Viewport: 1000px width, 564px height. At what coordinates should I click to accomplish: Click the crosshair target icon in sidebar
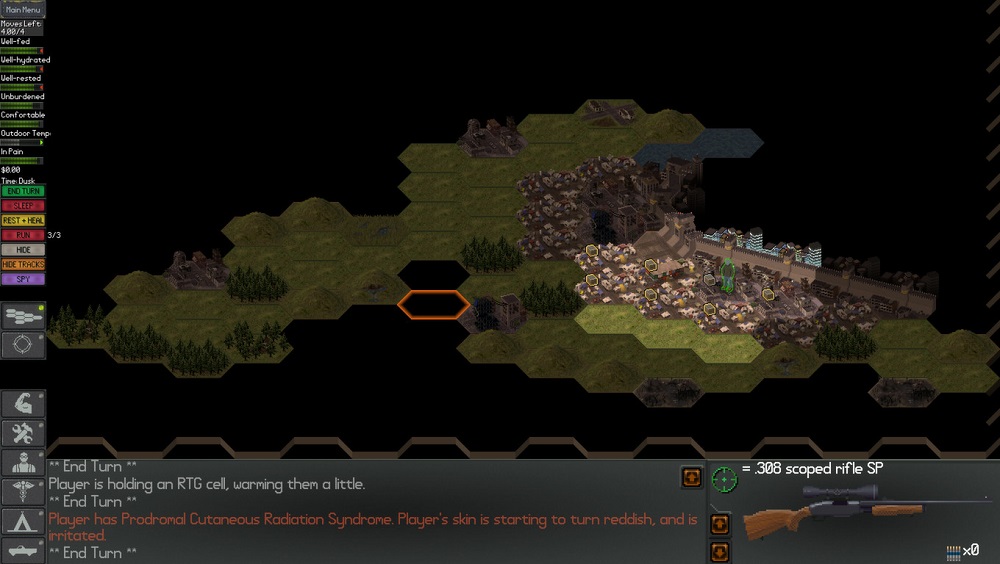[x=22, y=345]
